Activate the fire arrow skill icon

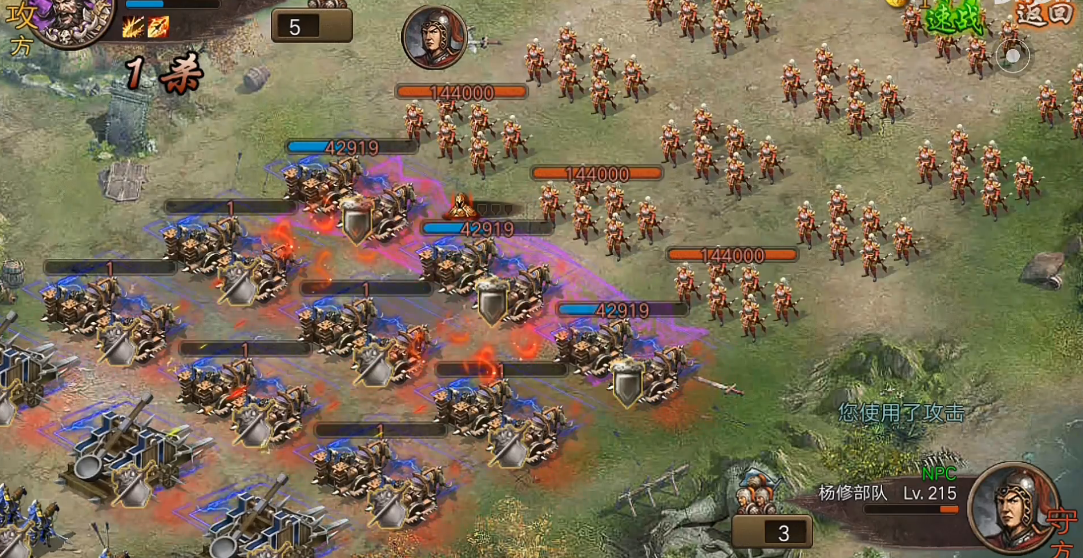coord(158,27)
